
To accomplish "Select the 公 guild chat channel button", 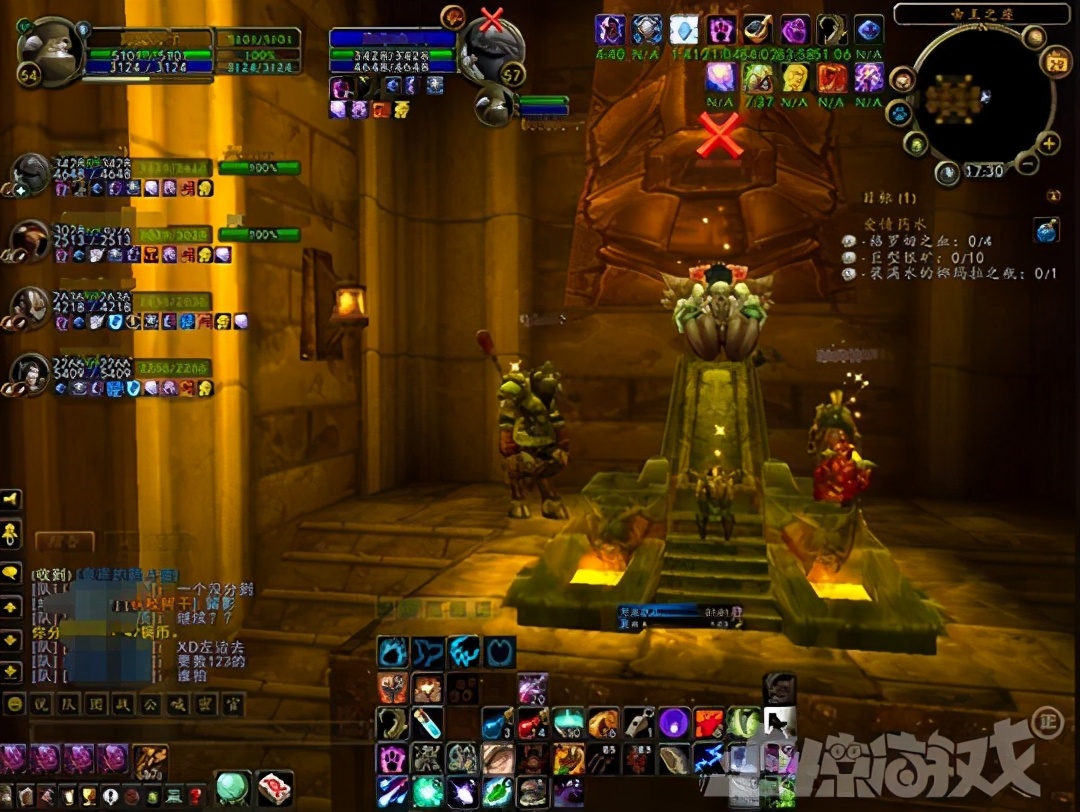I will (x=148, y=703).
